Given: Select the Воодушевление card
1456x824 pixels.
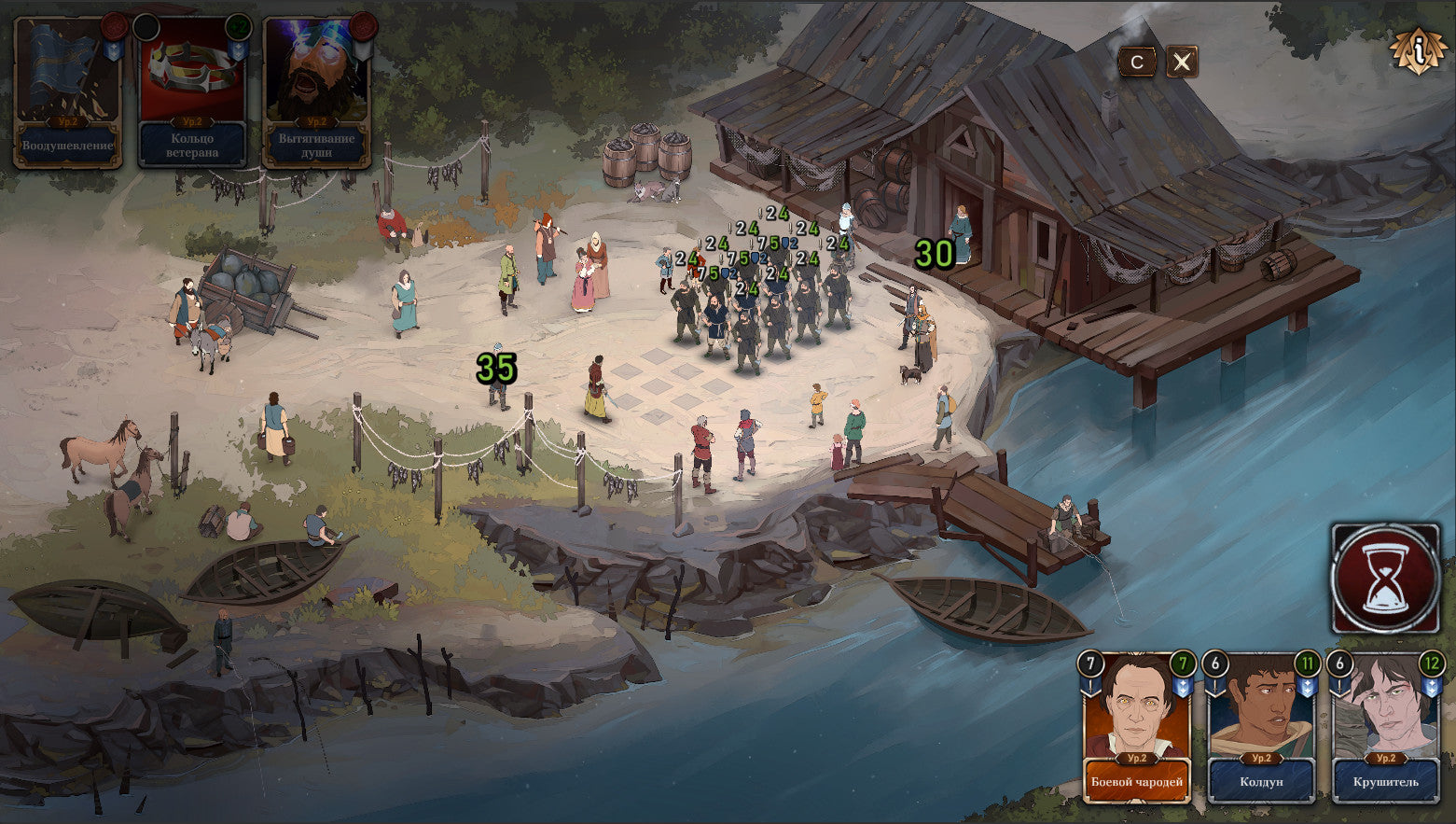Looking at the screenshot, I should (x=67, y=92).
